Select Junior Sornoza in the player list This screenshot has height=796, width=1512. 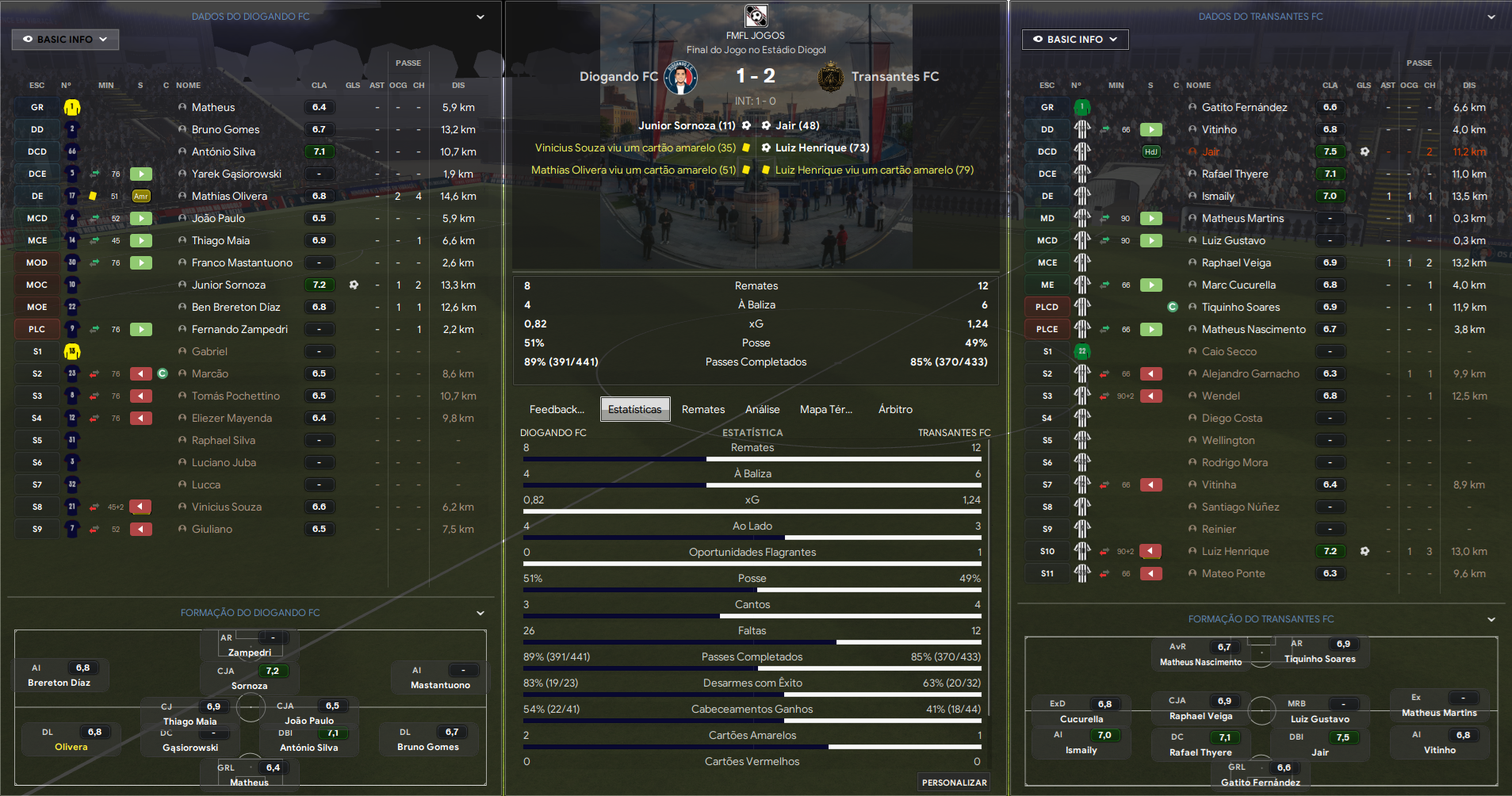click(x=228, y=285)
